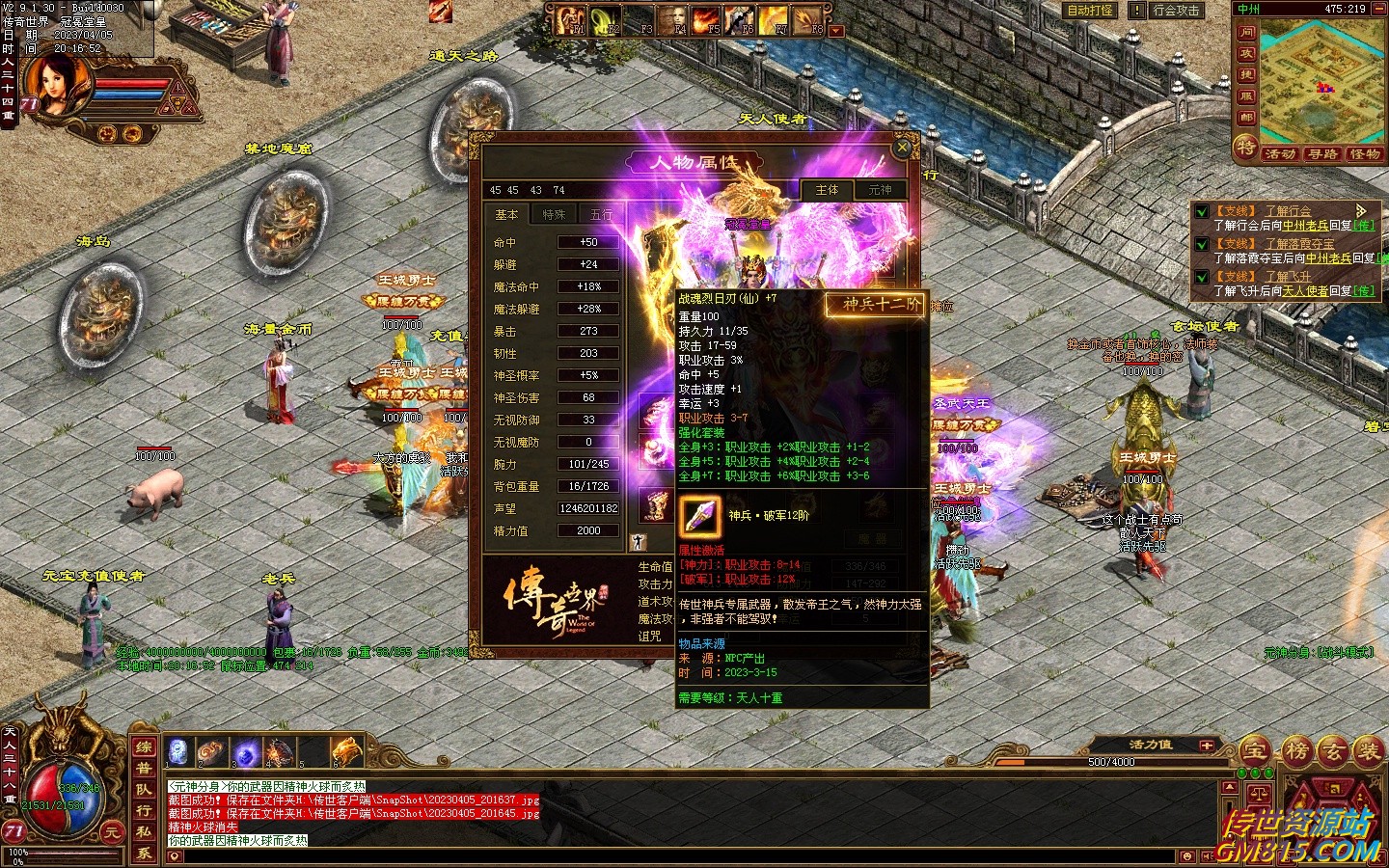Image resolution: width=1389 pixels, height=868 pixels.
Task: Add vitality with the 活力值 plus button
Action: coord(1206,746)
